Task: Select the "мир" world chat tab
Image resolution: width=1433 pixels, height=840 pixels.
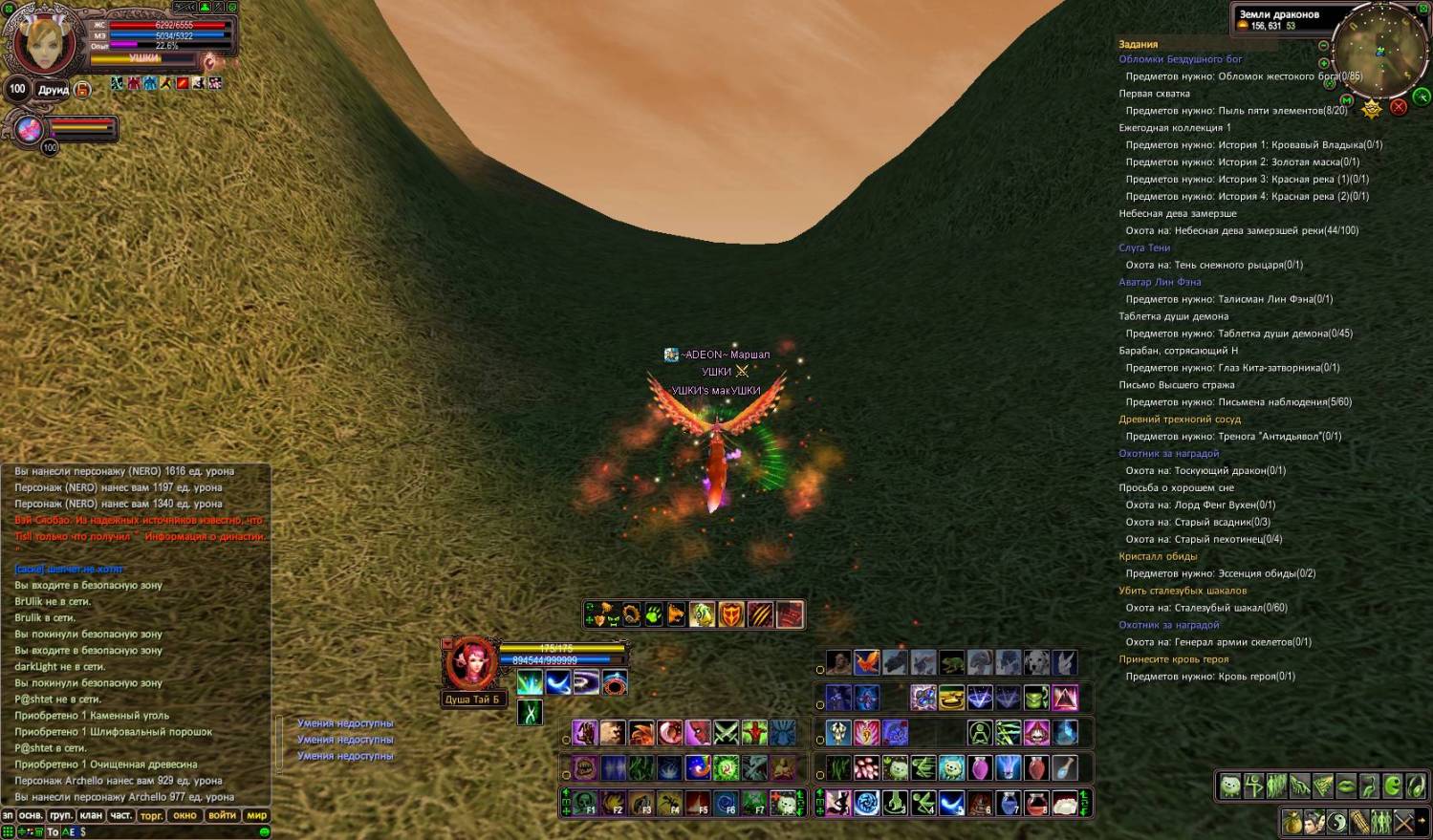Action: click(x=257, y=815)
